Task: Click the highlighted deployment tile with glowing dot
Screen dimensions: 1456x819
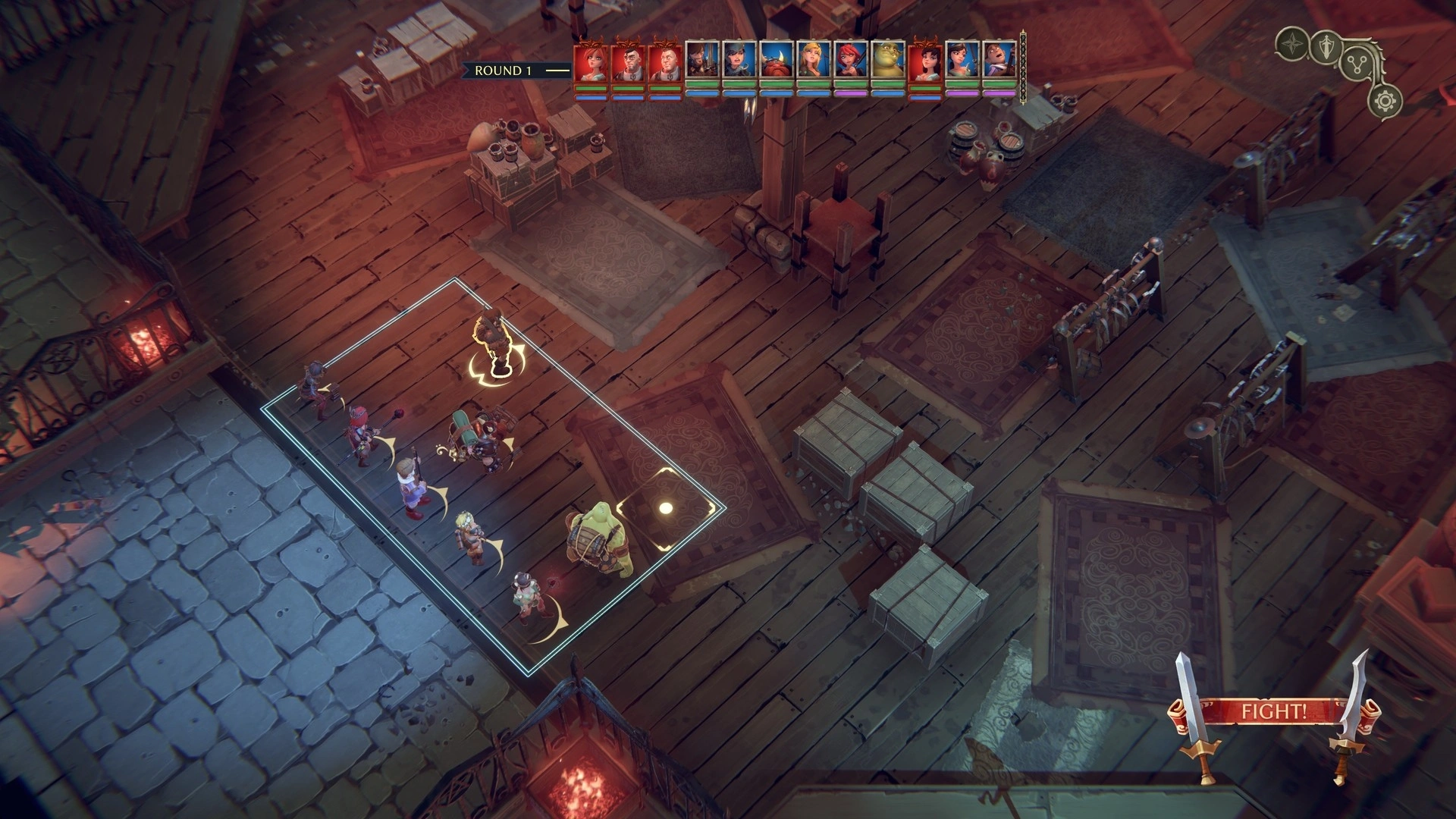Action: [x=666, y=508]
